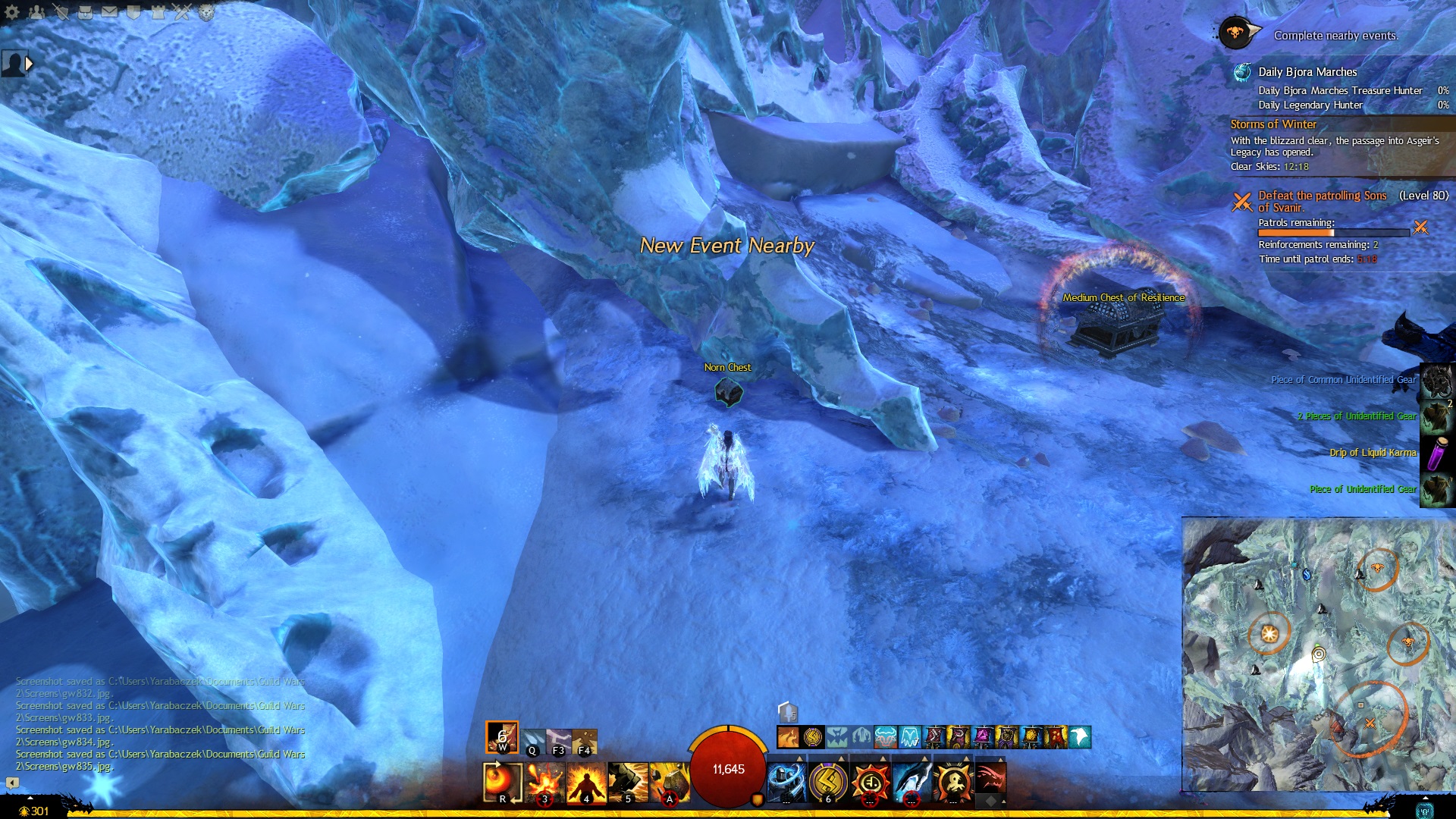Activate the fire explosion skill on slot 3

pyautogui.click(x=545, y=782)
